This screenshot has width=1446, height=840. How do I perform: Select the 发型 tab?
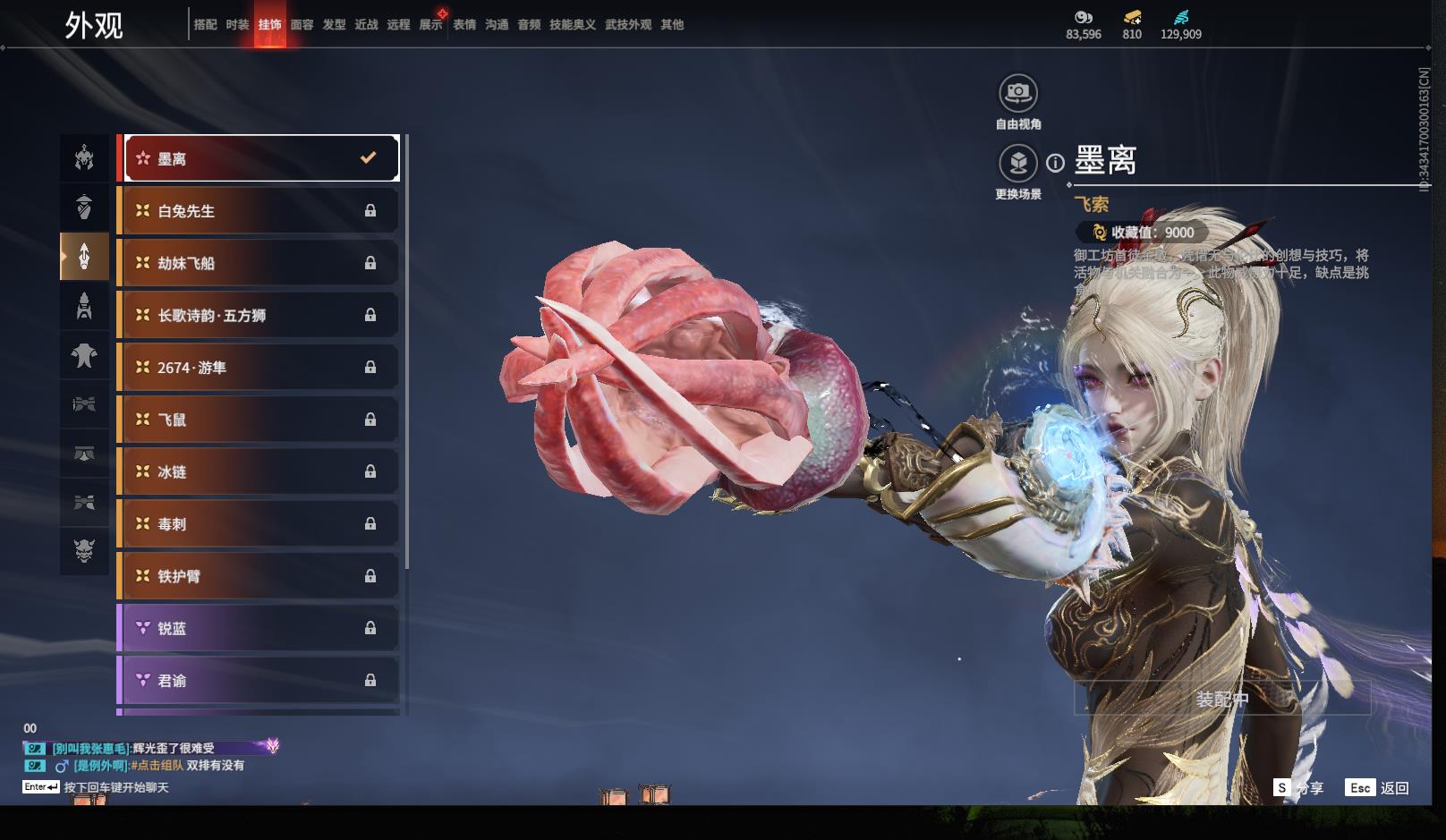pos(335,25)
